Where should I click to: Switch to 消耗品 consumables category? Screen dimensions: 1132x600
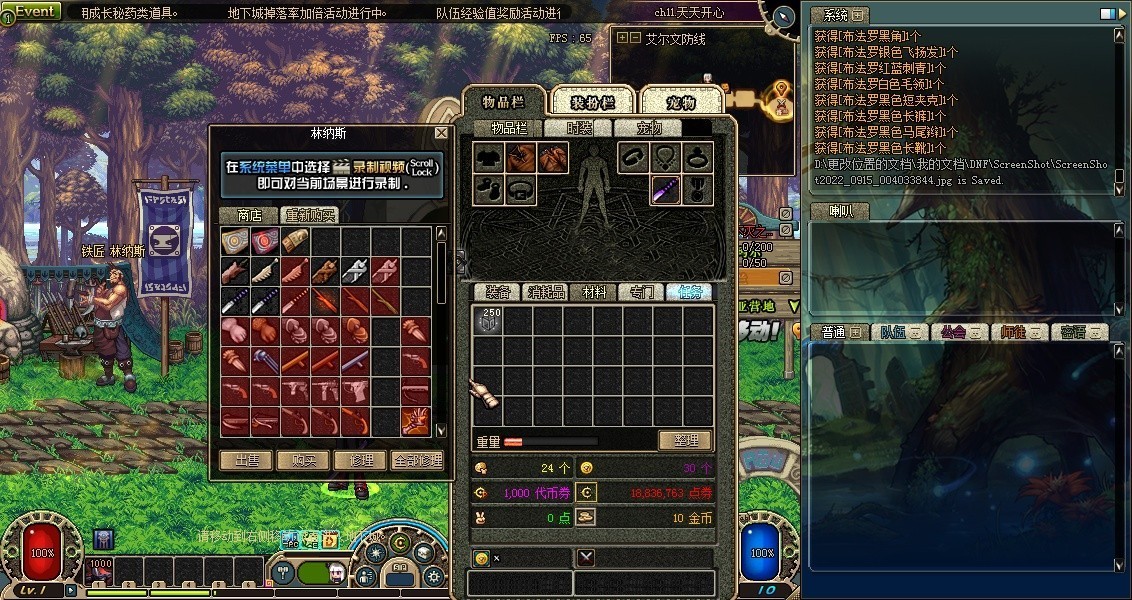[546, 292]
